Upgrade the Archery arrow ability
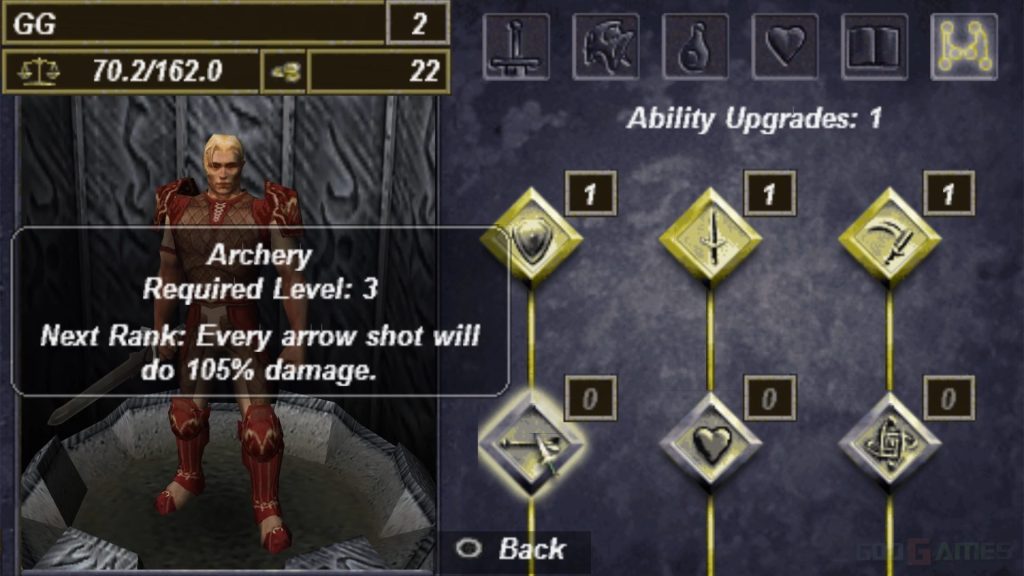The image size is (1024, 576). coord(530,441)
